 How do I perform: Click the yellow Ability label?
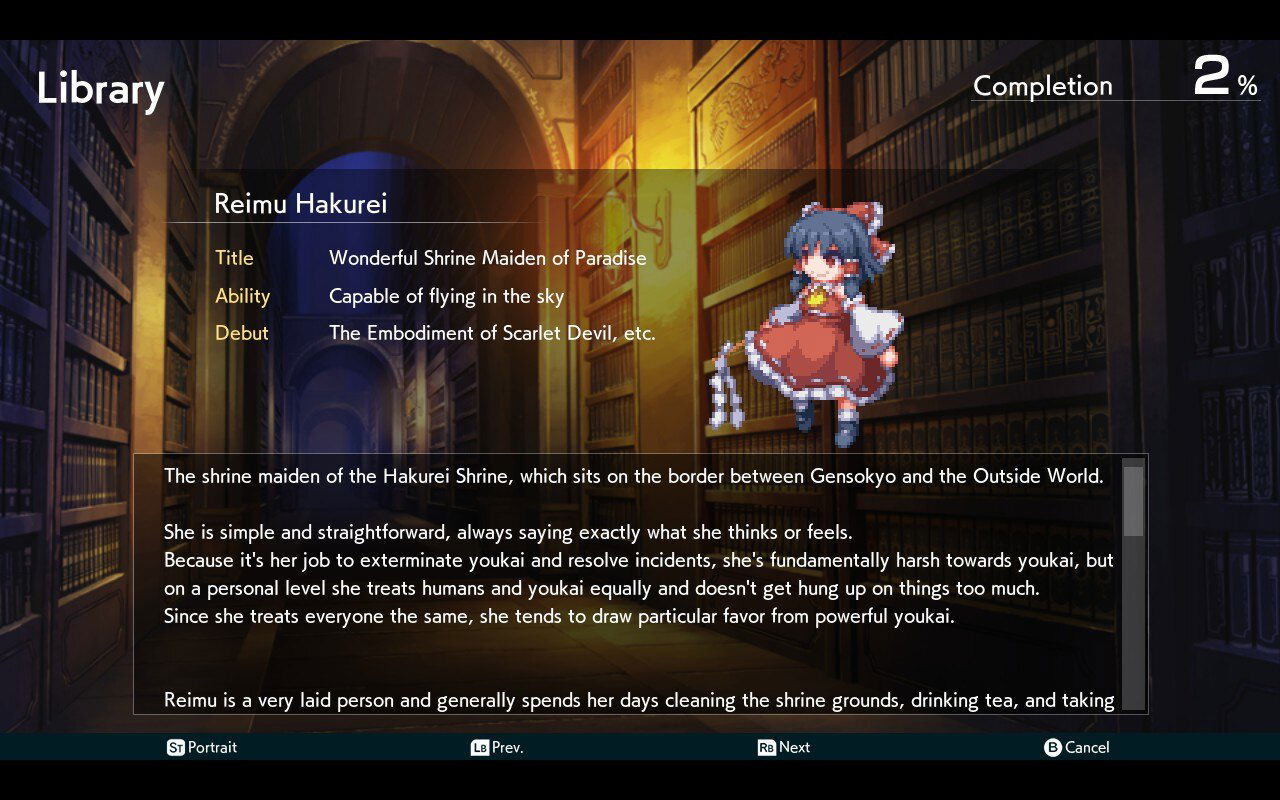243,296
